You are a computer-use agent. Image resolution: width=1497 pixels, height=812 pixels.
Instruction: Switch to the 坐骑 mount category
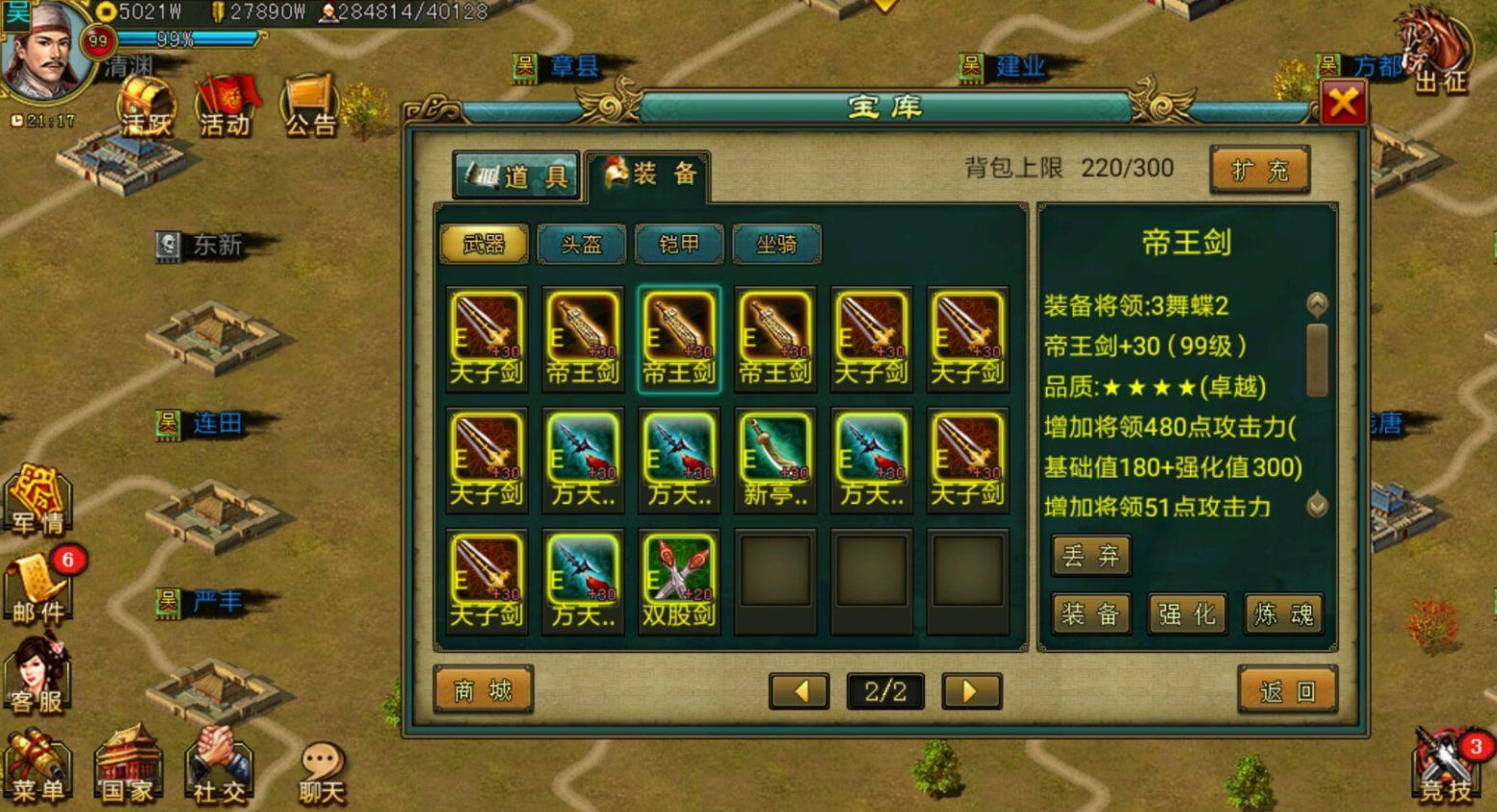click(x=775, y=245)
